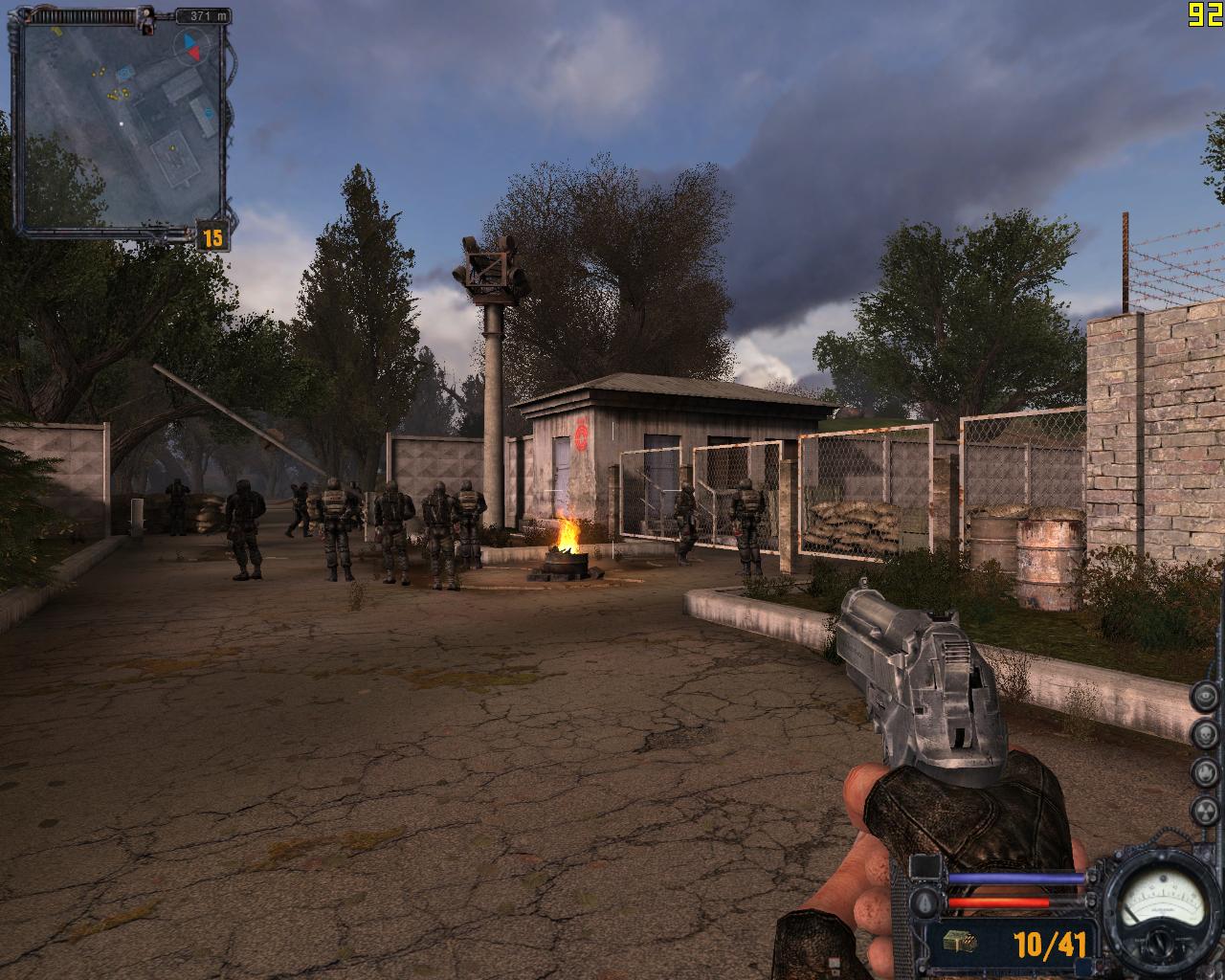Select the yellow contact counter showing 15
Screen dimensions: 1225x980
[x=212, y=236]
